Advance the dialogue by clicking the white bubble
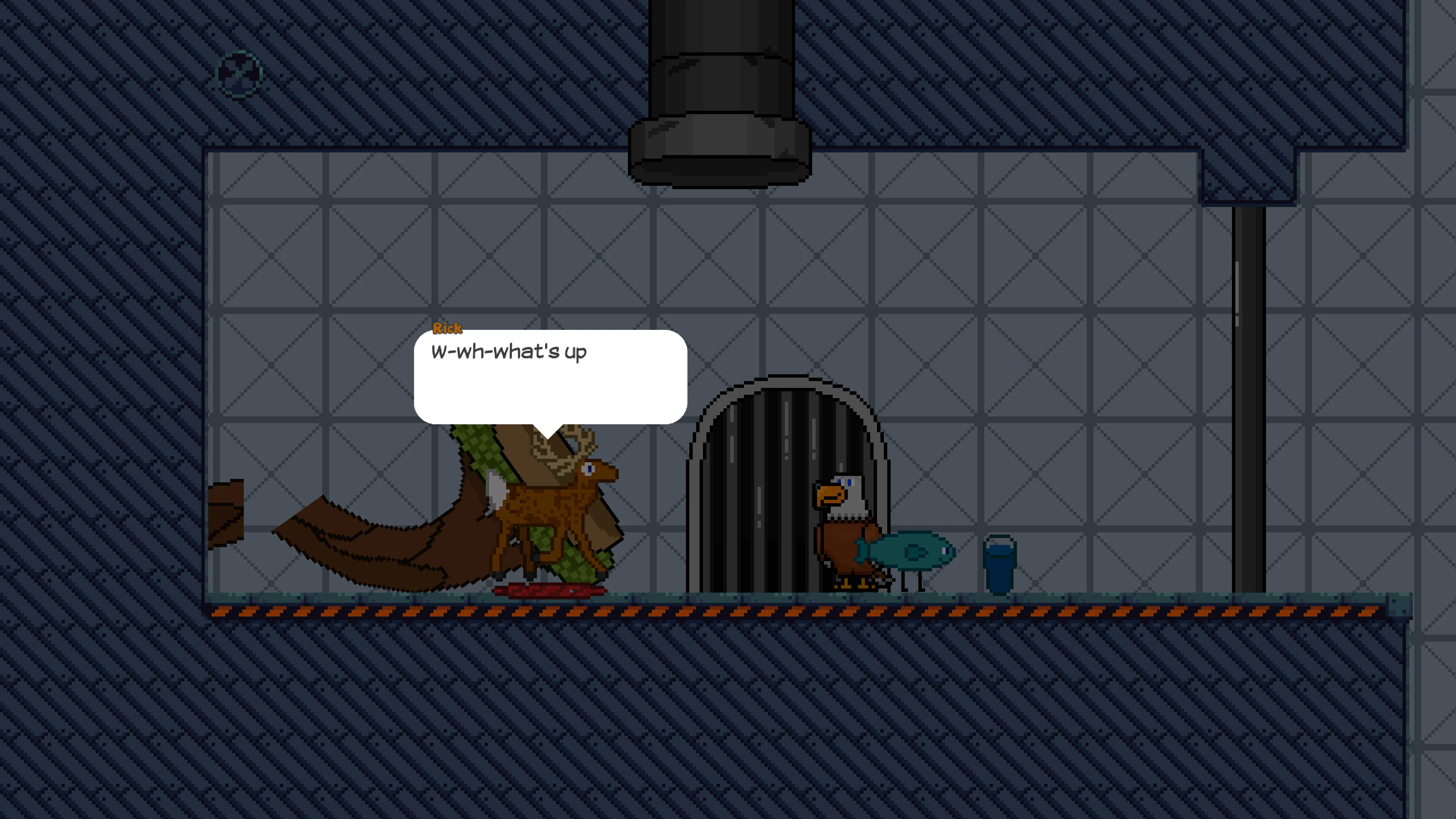1456x819 pixels. (x=548, y=379)
